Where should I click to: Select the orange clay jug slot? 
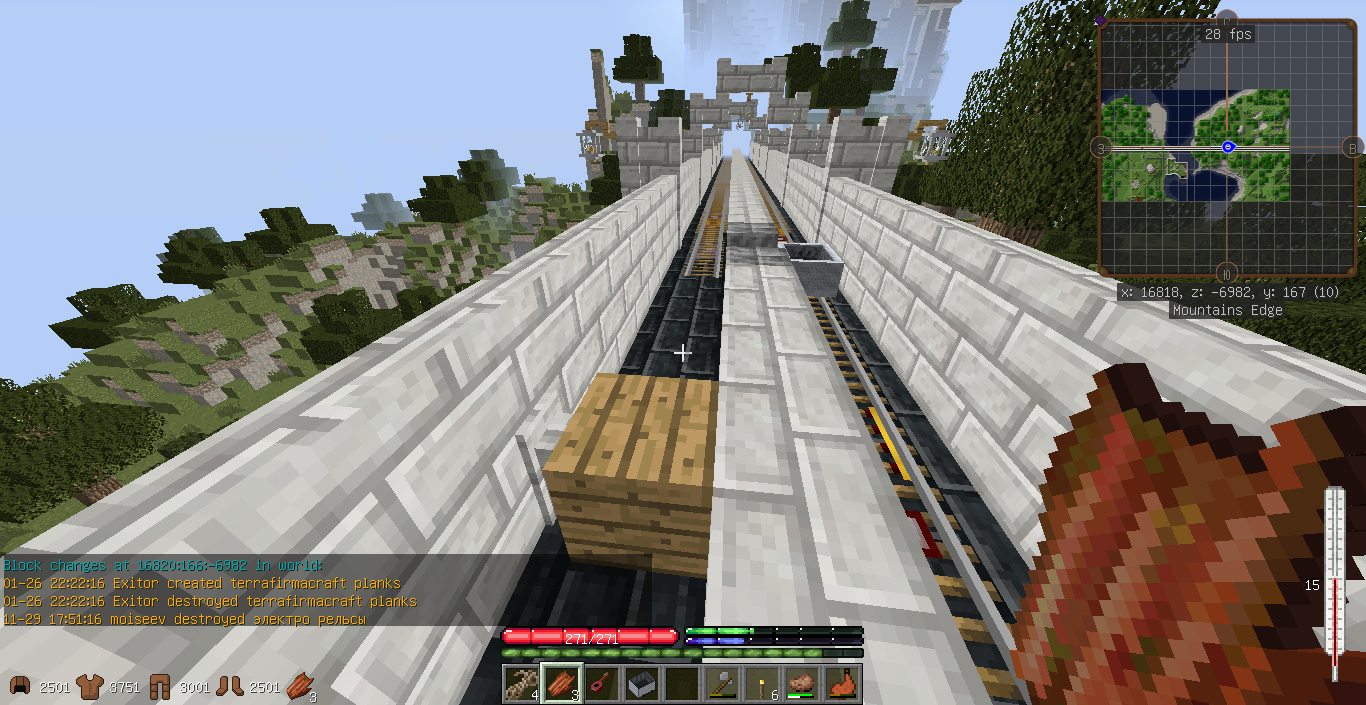point(843,684)
